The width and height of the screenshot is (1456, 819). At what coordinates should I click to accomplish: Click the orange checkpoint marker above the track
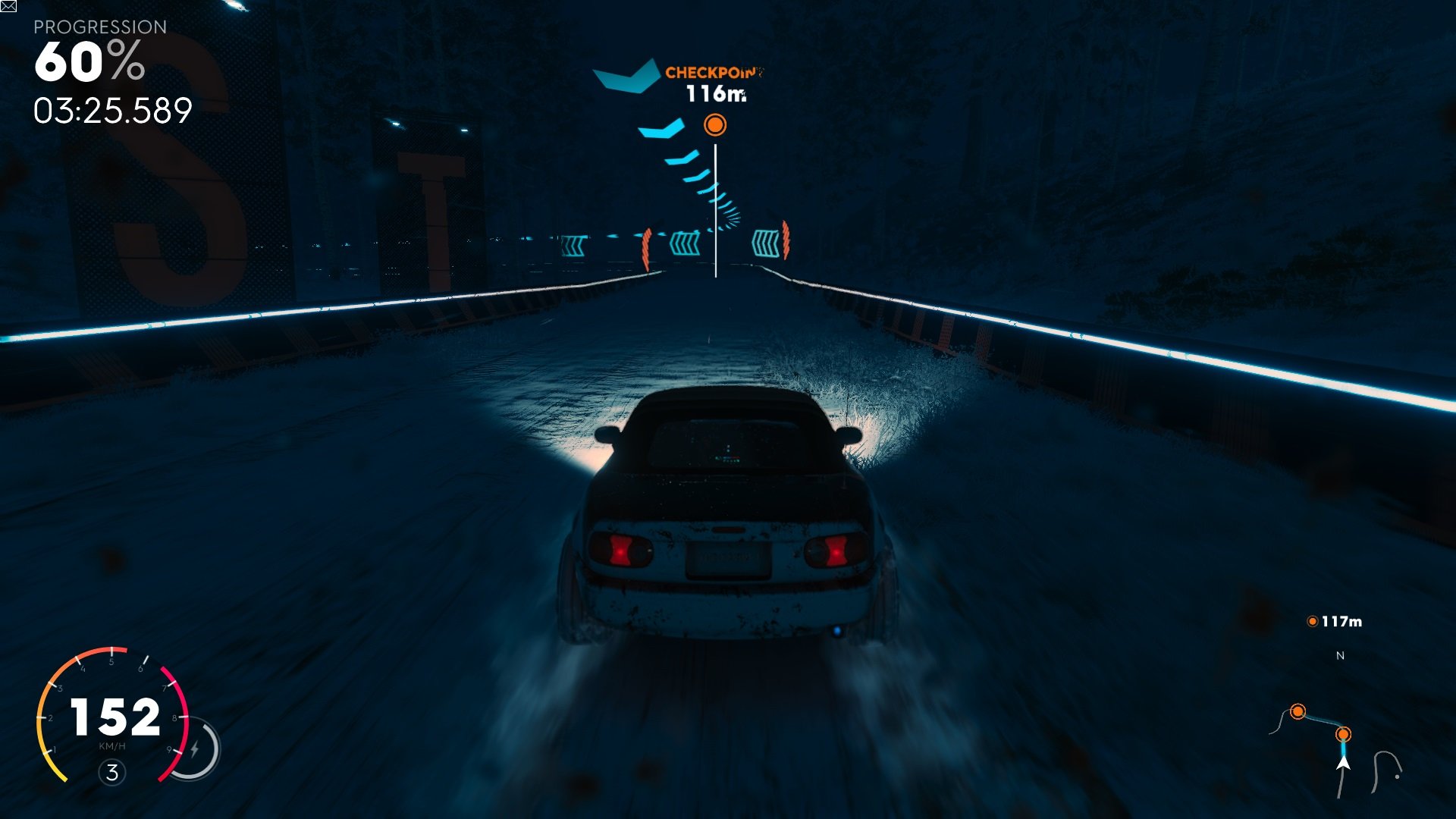coord(715,124)
